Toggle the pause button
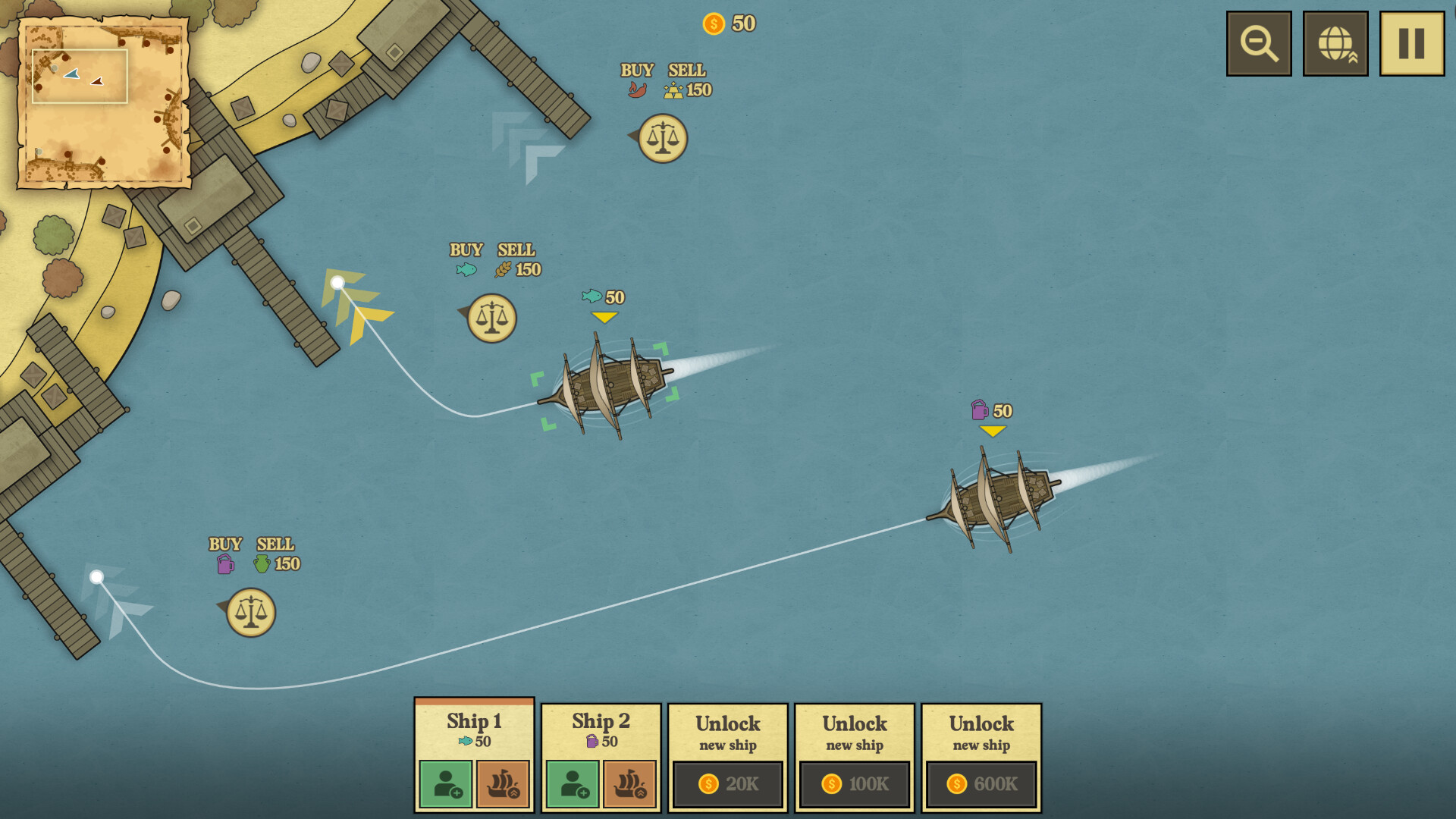The image size is (1456, 819). 1410,43
